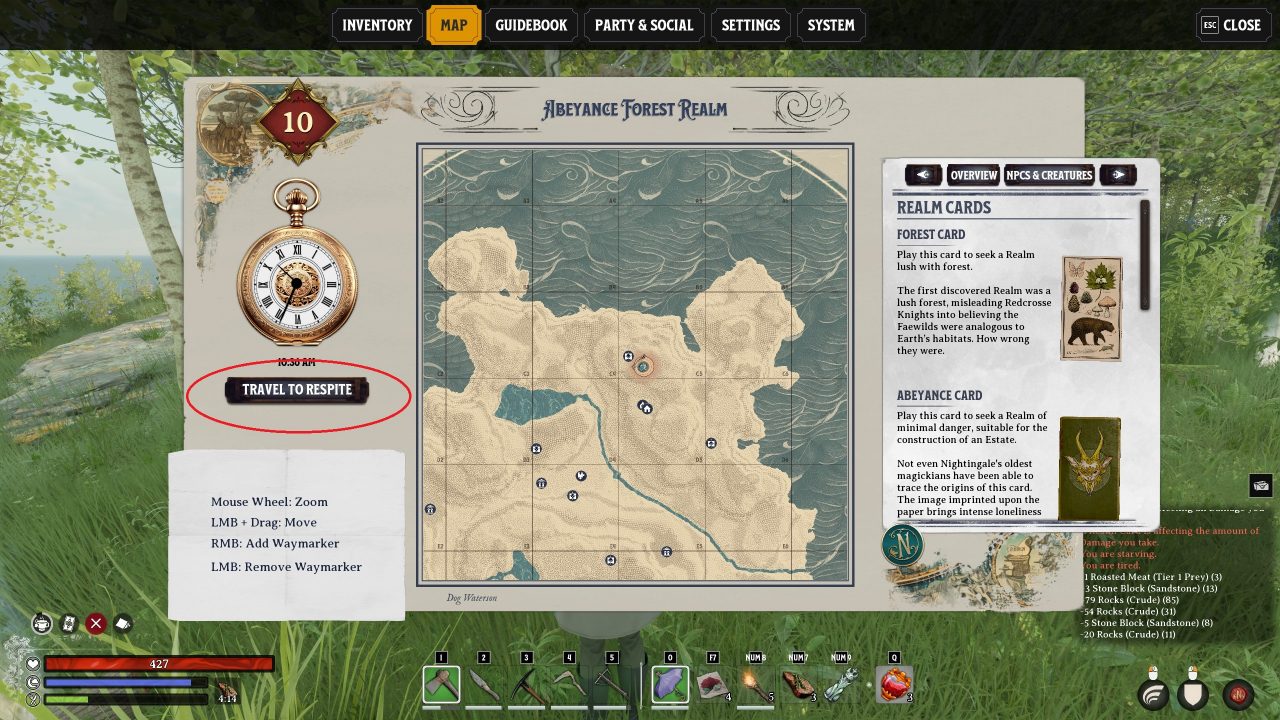Click Travel to Respite button
1280x720 pixels.
(x=297, y=390)
